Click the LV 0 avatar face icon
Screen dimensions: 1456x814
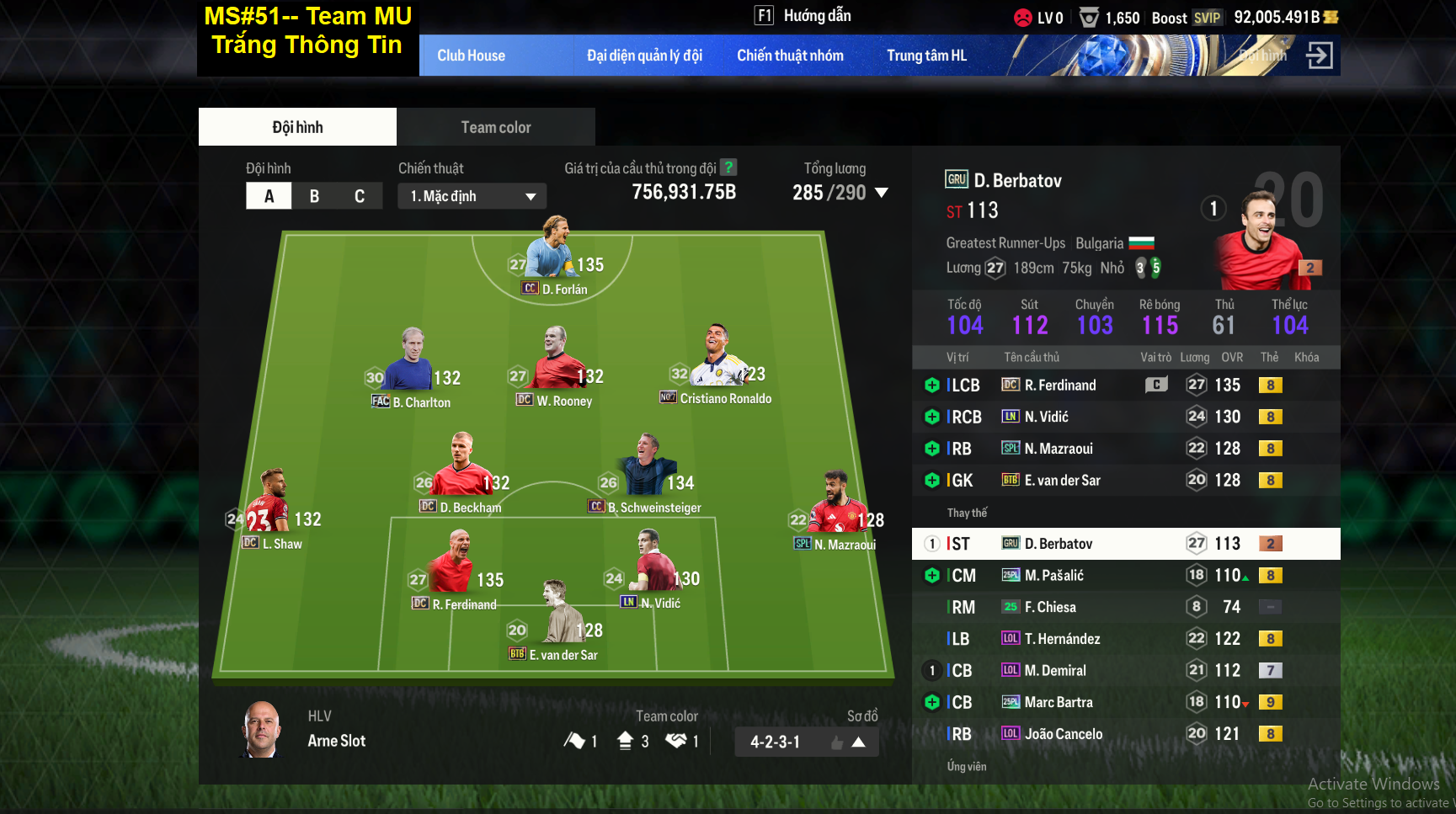click(x=1021, y=16)
